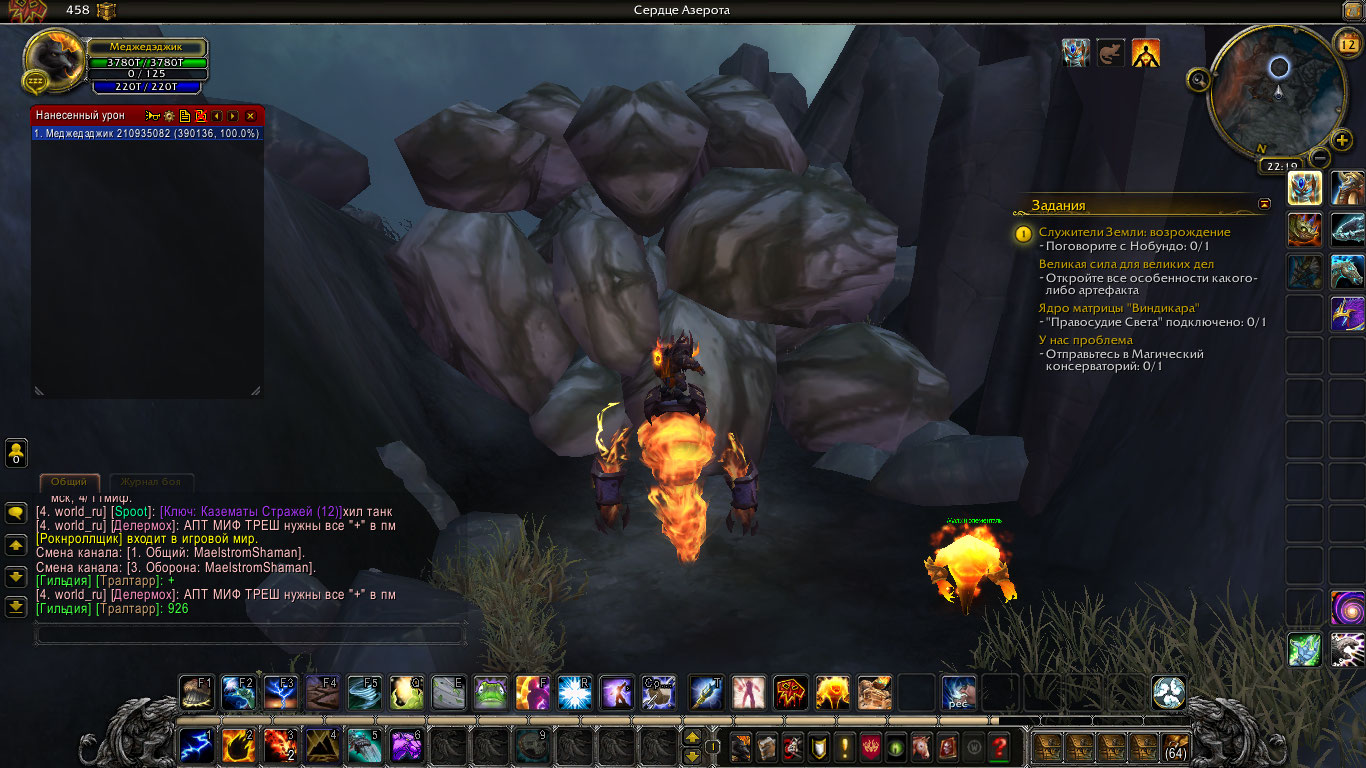Open the backpack showing 64 free slots
The image size is (1366, 768).
pos(1175,746)
